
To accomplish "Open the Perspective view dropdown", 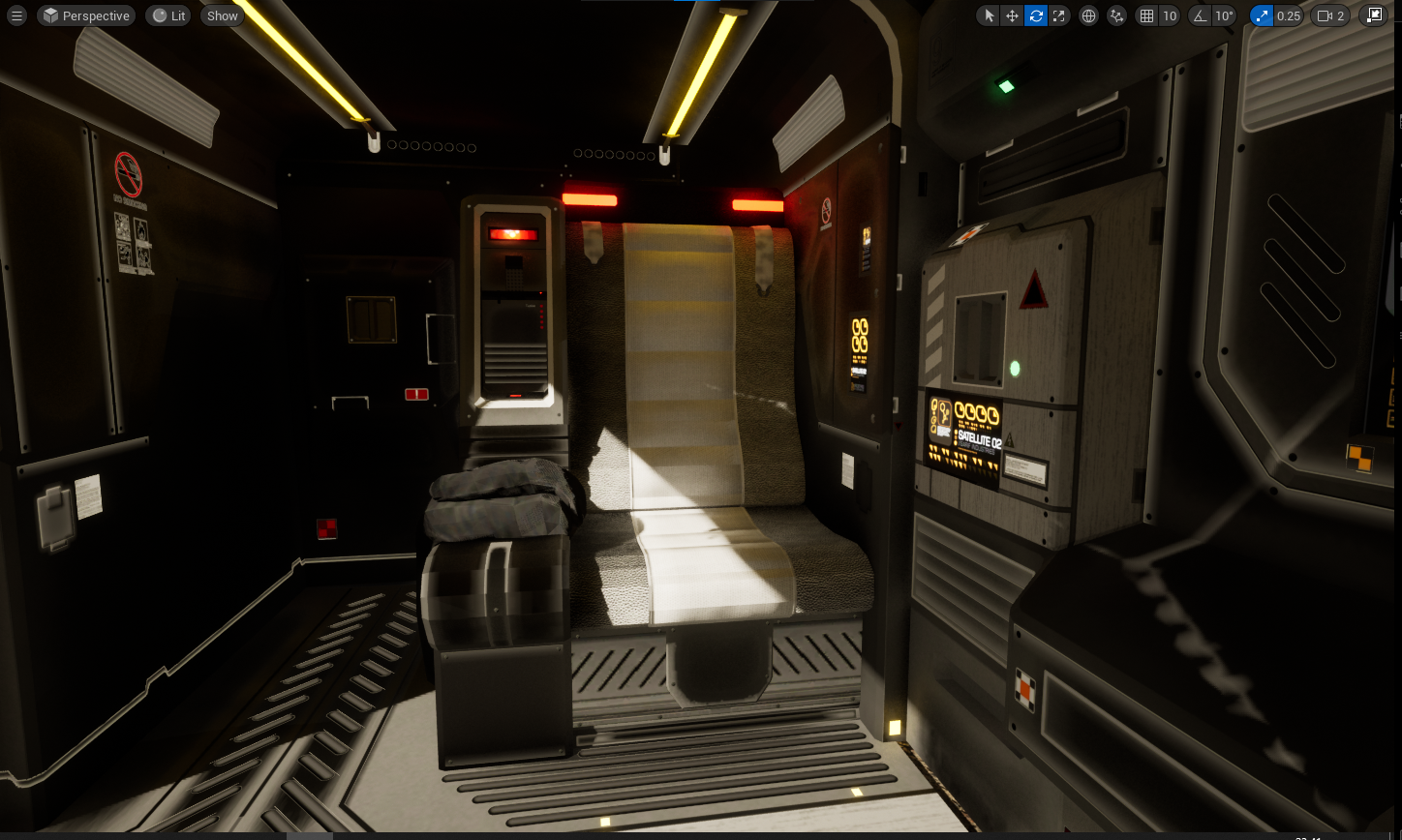I will [x=85, y=15].
